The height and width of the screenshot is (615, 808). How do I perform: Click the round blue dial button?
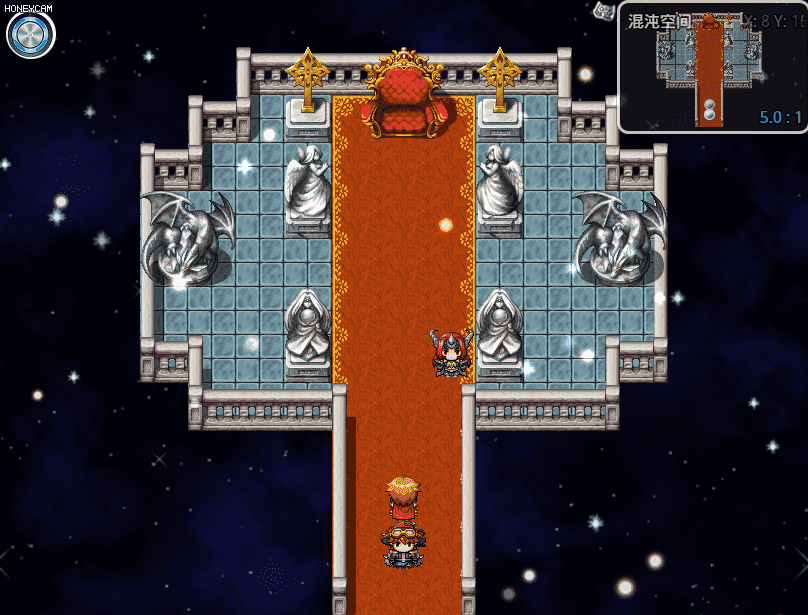[x=30, y=36]
